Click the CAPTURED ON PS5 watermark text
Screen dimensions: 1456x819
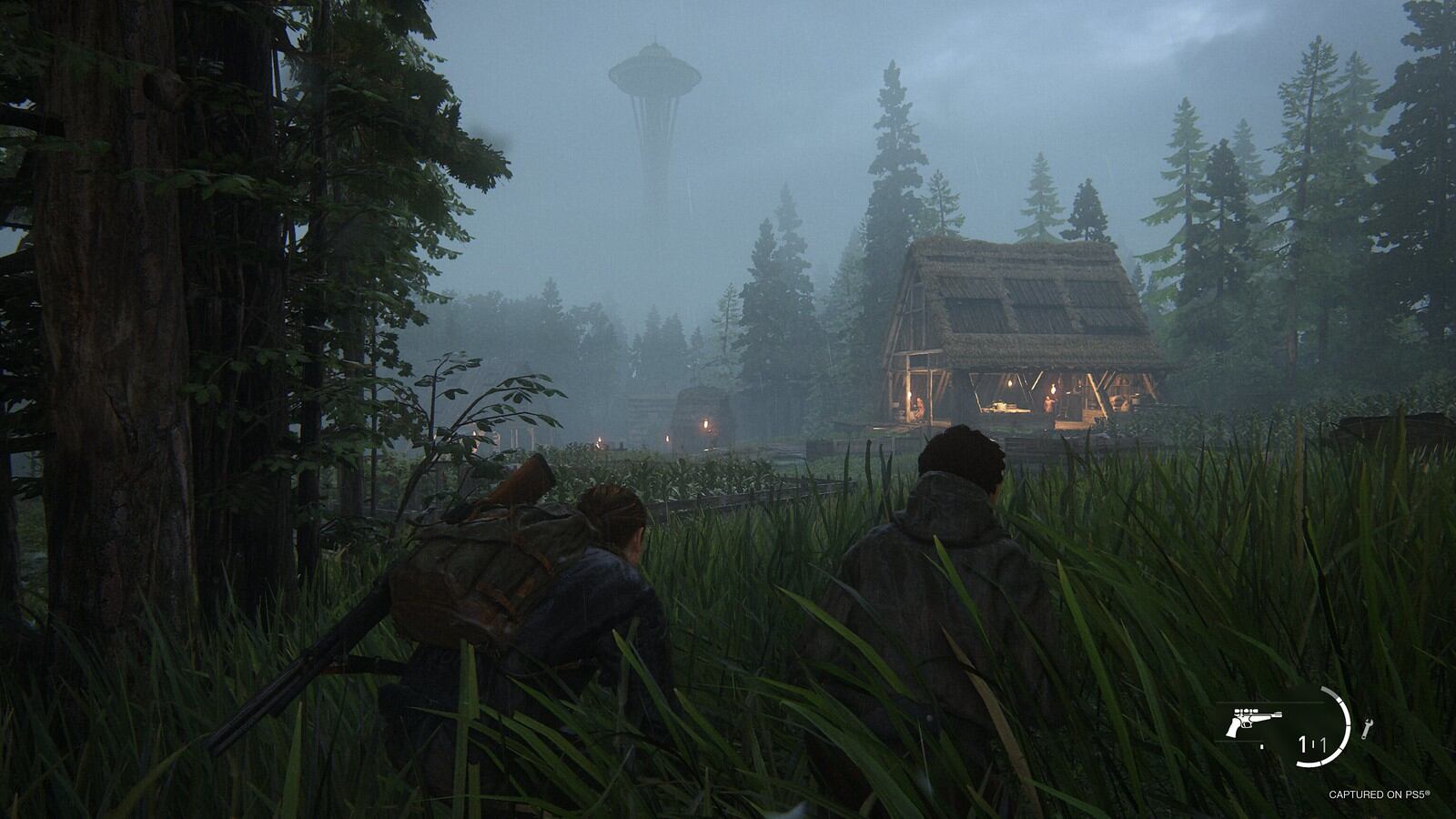pos(1380,794)
